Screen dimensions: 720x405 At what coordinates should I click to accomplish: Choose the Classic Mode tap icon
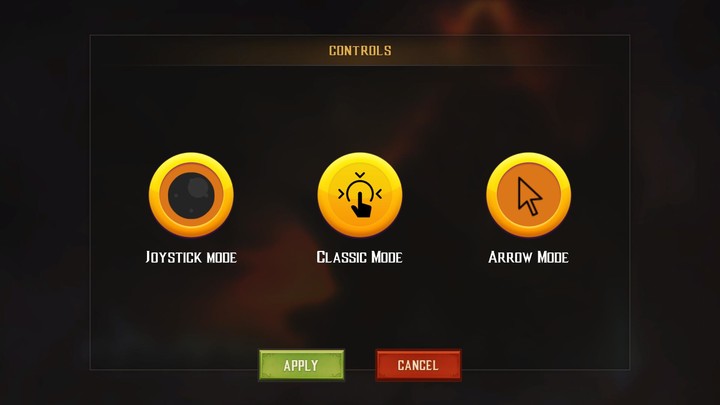(359, 194)
